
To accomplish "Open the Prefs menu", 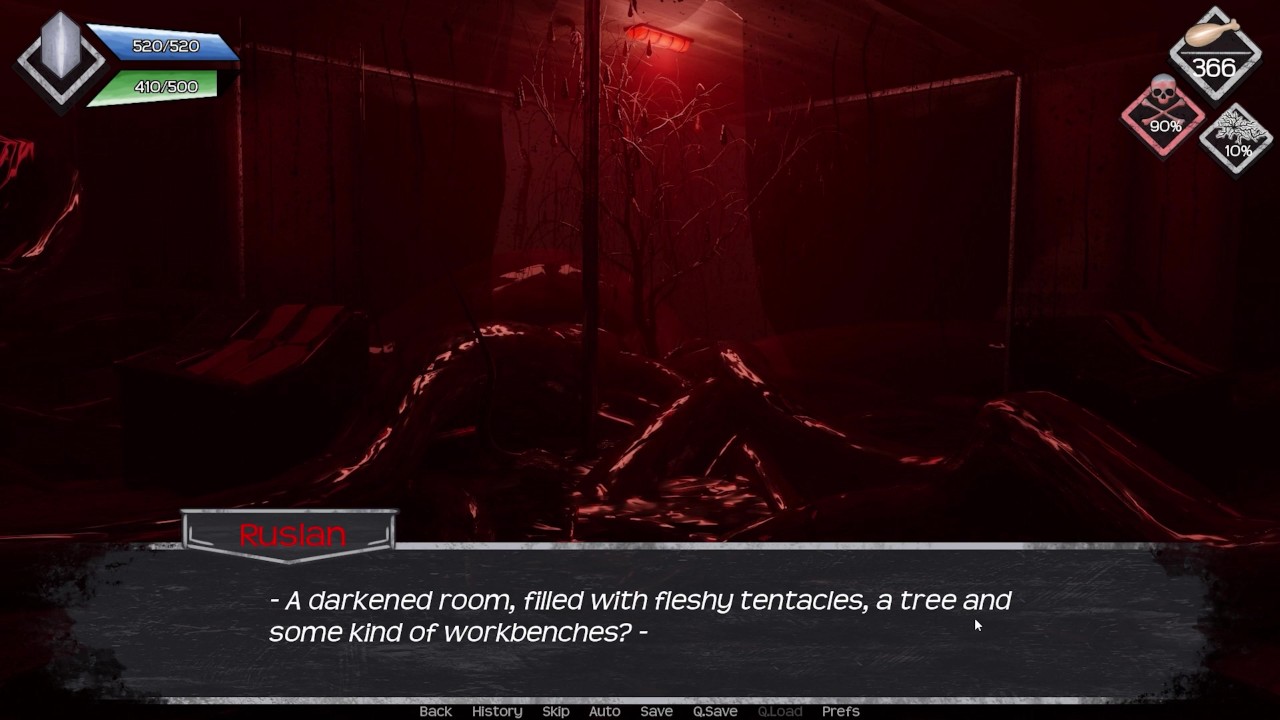I will point(840,711).
